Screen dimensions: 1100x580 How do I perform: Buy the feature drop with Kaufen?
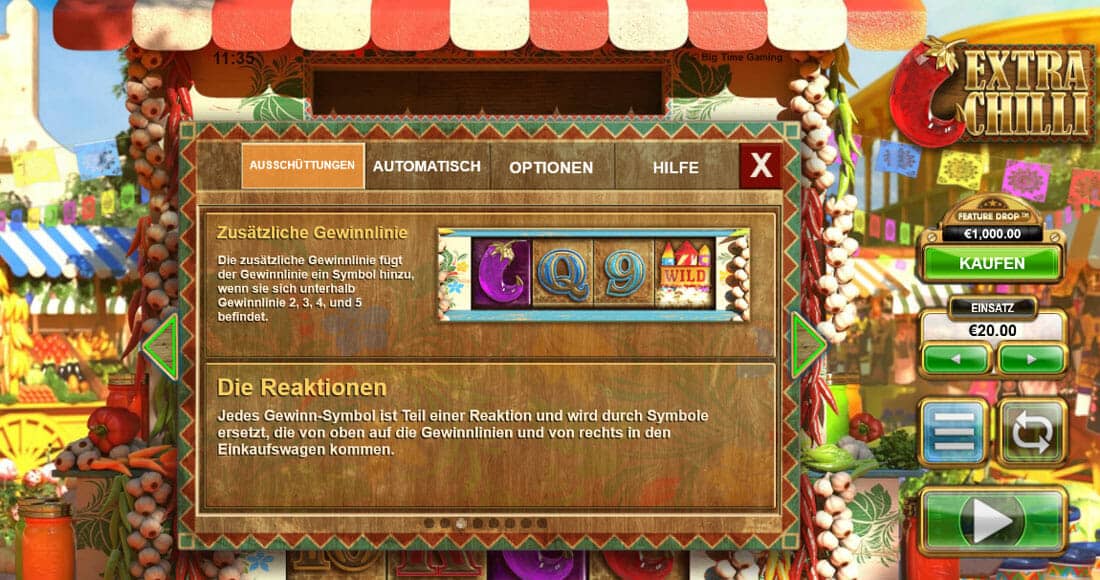pyautogui.click(x=992, y=264)
